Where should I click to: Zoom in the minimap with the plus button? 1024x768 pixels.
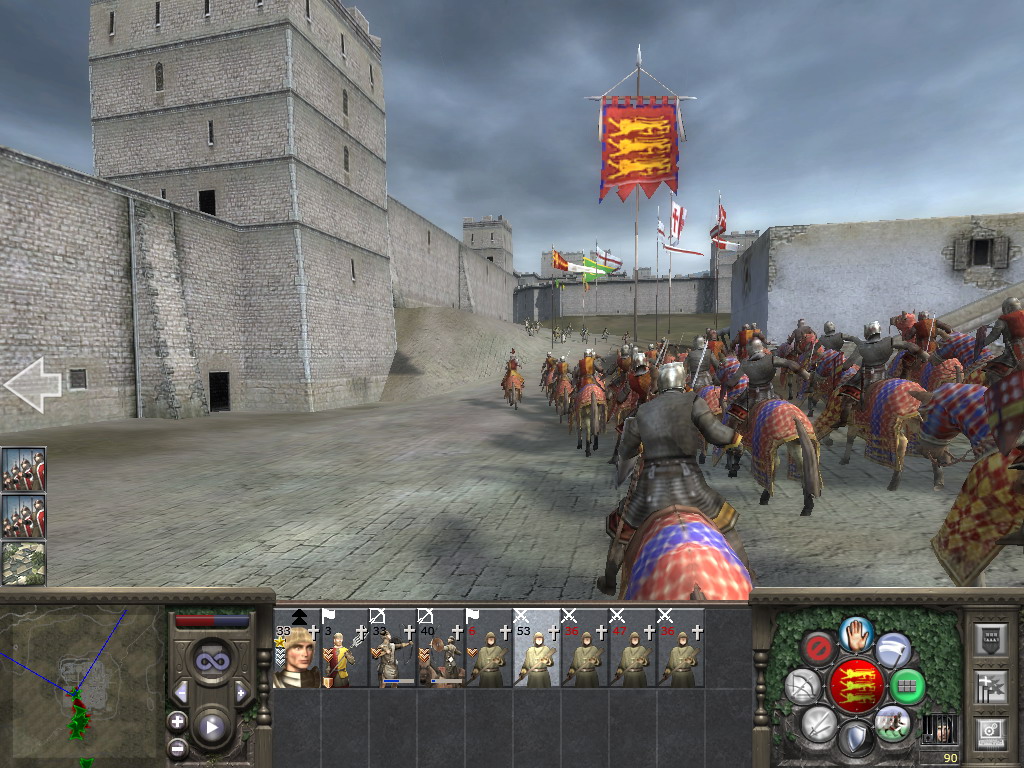click(177, 720)
